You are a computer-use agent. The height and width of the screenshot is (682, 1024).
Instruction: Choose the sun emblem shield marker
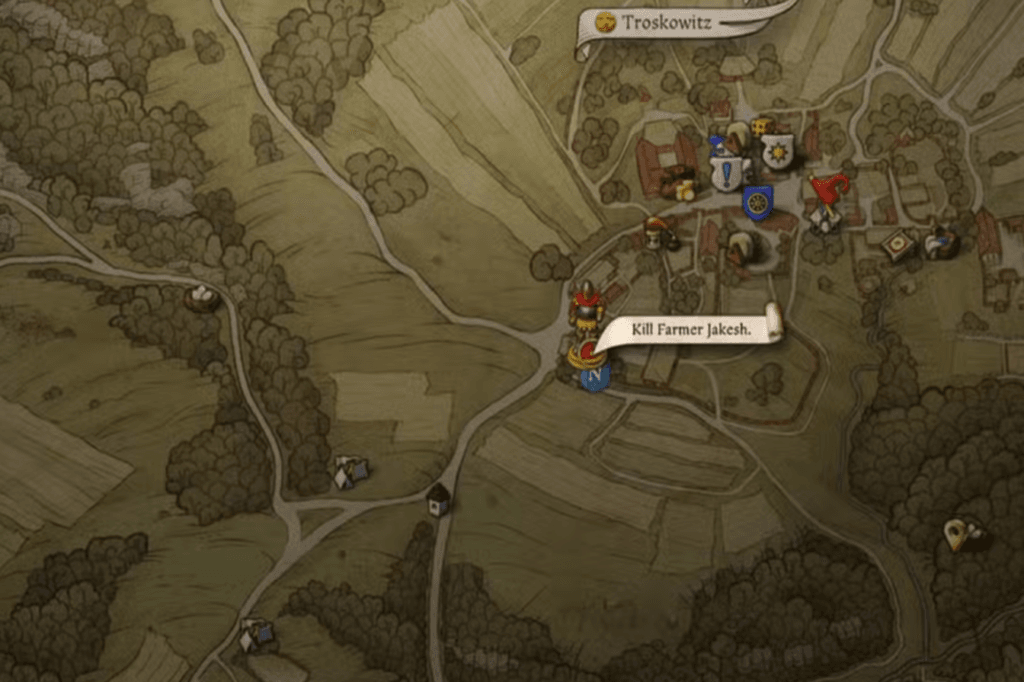click(x=777, y=152)
